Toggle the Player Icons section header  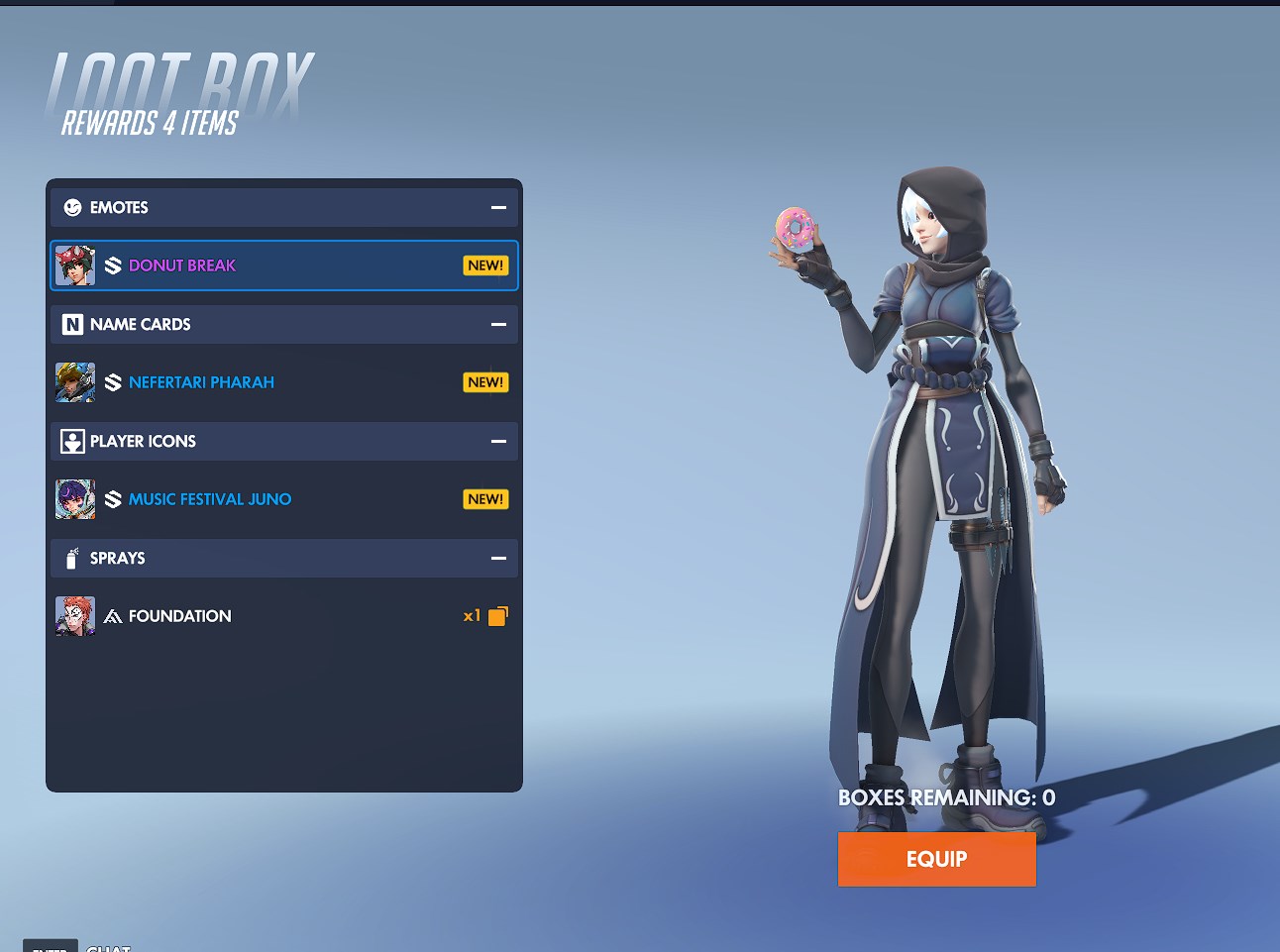click(498, 442)
